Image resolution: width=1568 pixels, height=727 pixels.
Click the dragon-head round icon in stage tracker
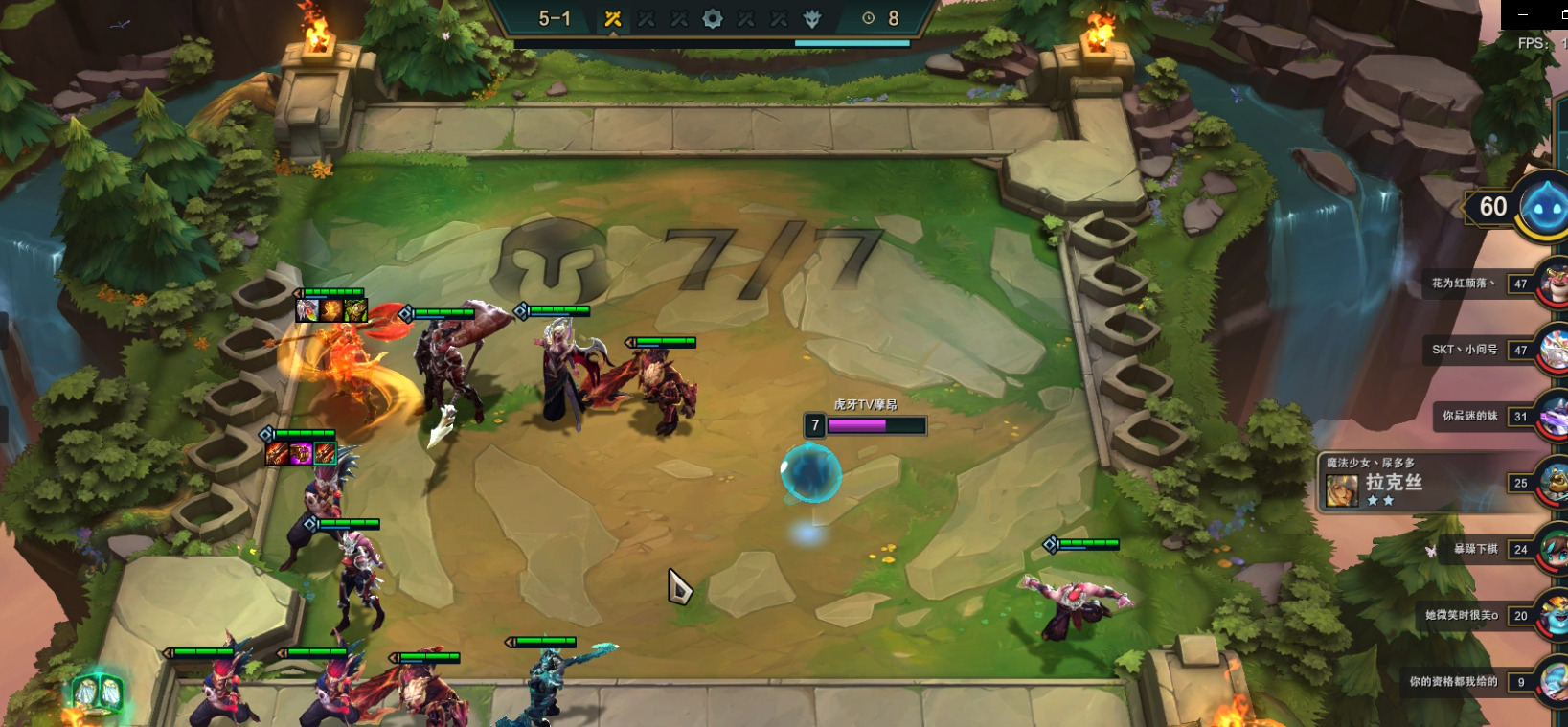coord(812,18)
